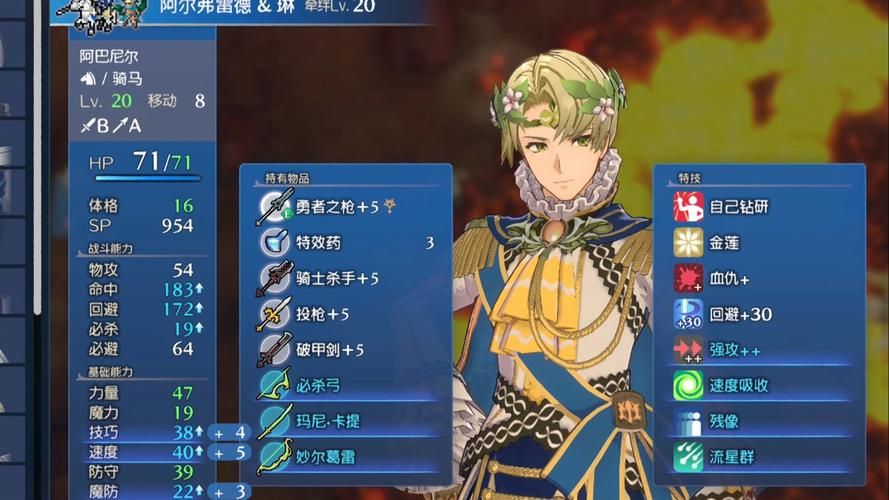Image resolution: width=889 pixels, height=500 pixels.
Task: Open the 自己钻研 skill details
Action: (x=760, y=207)
